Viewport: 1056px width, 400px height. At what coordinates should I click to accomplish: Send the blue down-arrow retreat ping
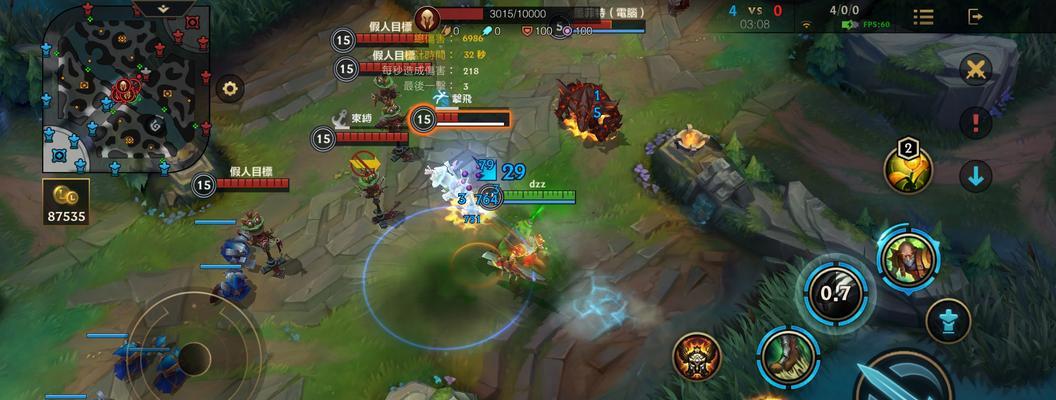click(975, 176)
